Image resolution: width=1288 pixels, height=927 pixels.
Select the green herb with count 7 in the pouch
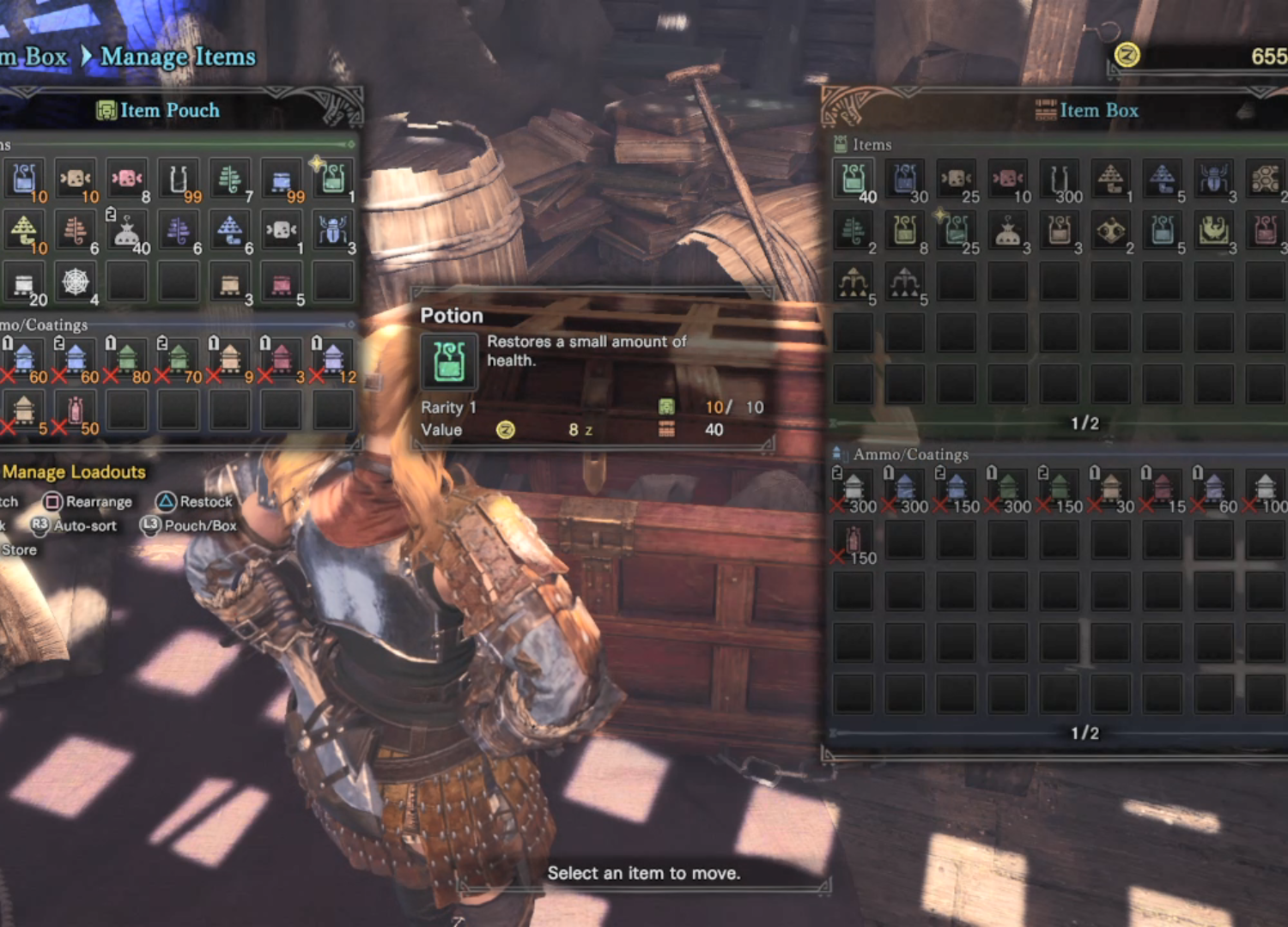click(x=230, y=179)
